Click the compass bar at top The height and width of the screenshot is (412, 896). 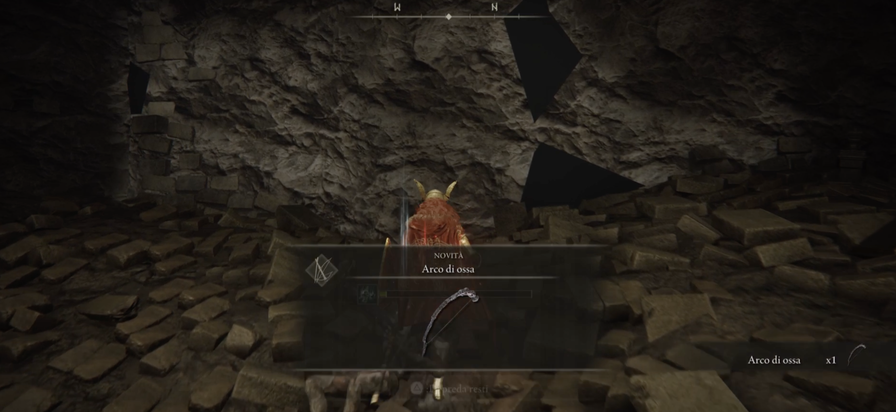[x=447, y=9]
